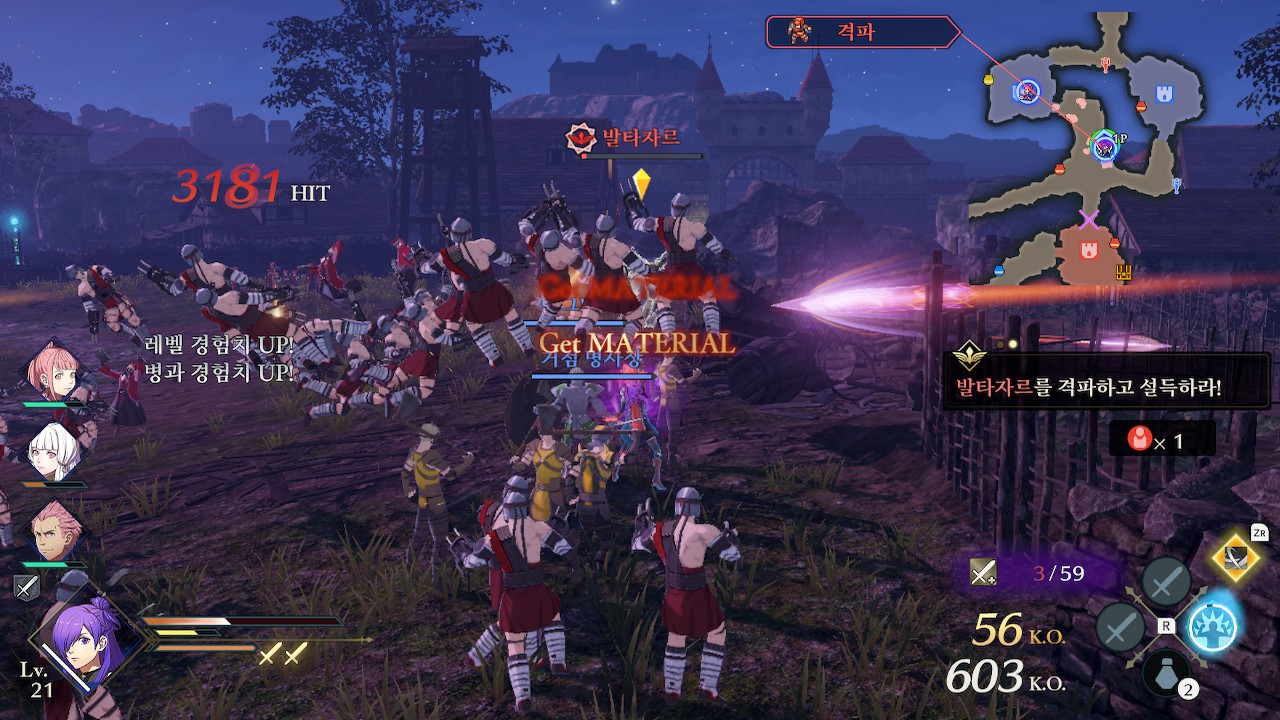Switch to the white-haired ally portrait

pyautogui.click(x=52, y=452)
